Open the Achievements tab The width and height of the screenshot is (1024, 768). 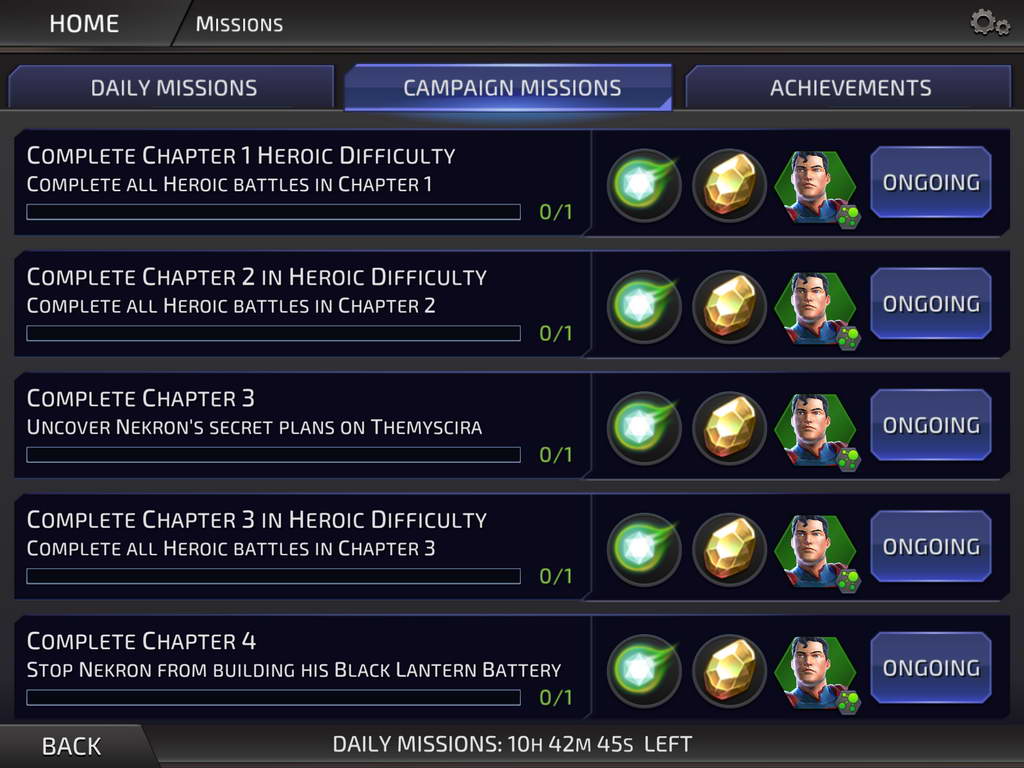(x=850, y=88)
